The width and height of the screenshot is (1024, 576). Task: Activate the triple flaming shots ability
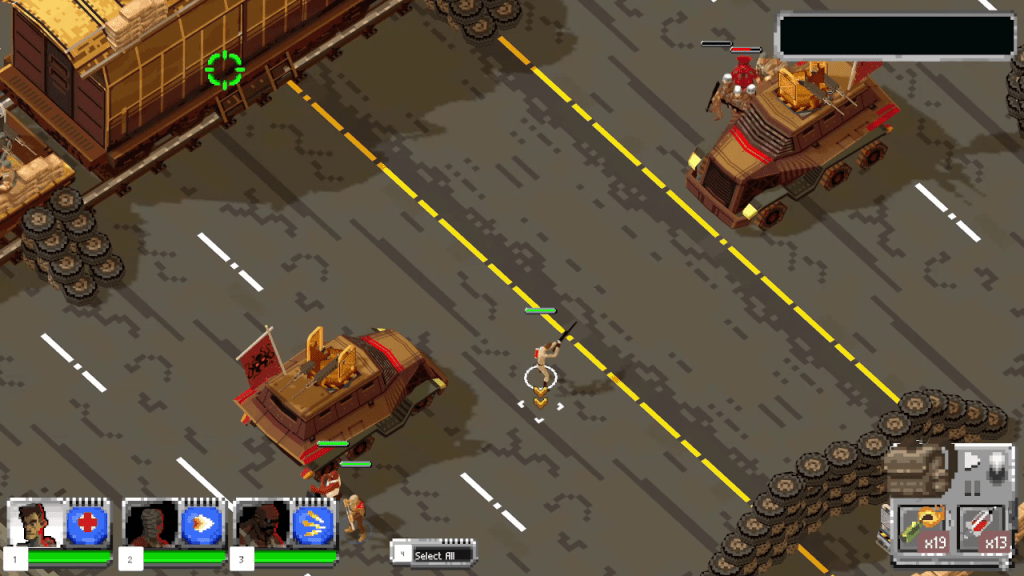[x=313, y=523]
